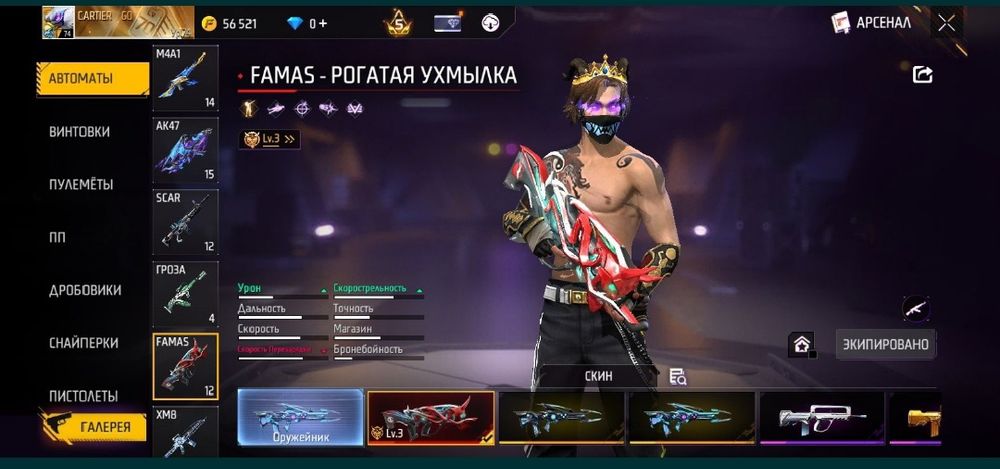Open the skin search icon beside Скин
Screen dimensions: 1000x469
point(678,376)
